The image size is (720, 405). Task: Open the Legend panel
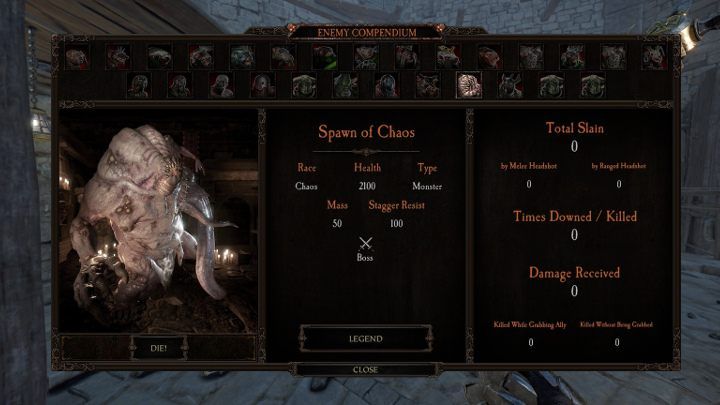[365, 338]
